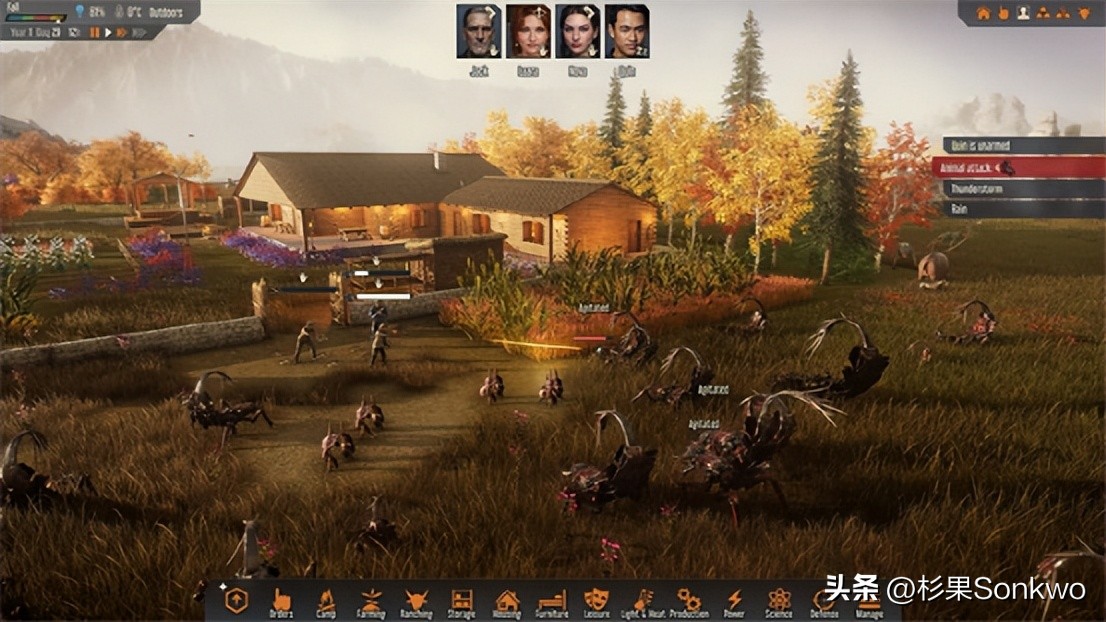The height and width of the screenshot is (622, 1106).
Task: Open the Farming category
Action: click(x=370, y=601)
